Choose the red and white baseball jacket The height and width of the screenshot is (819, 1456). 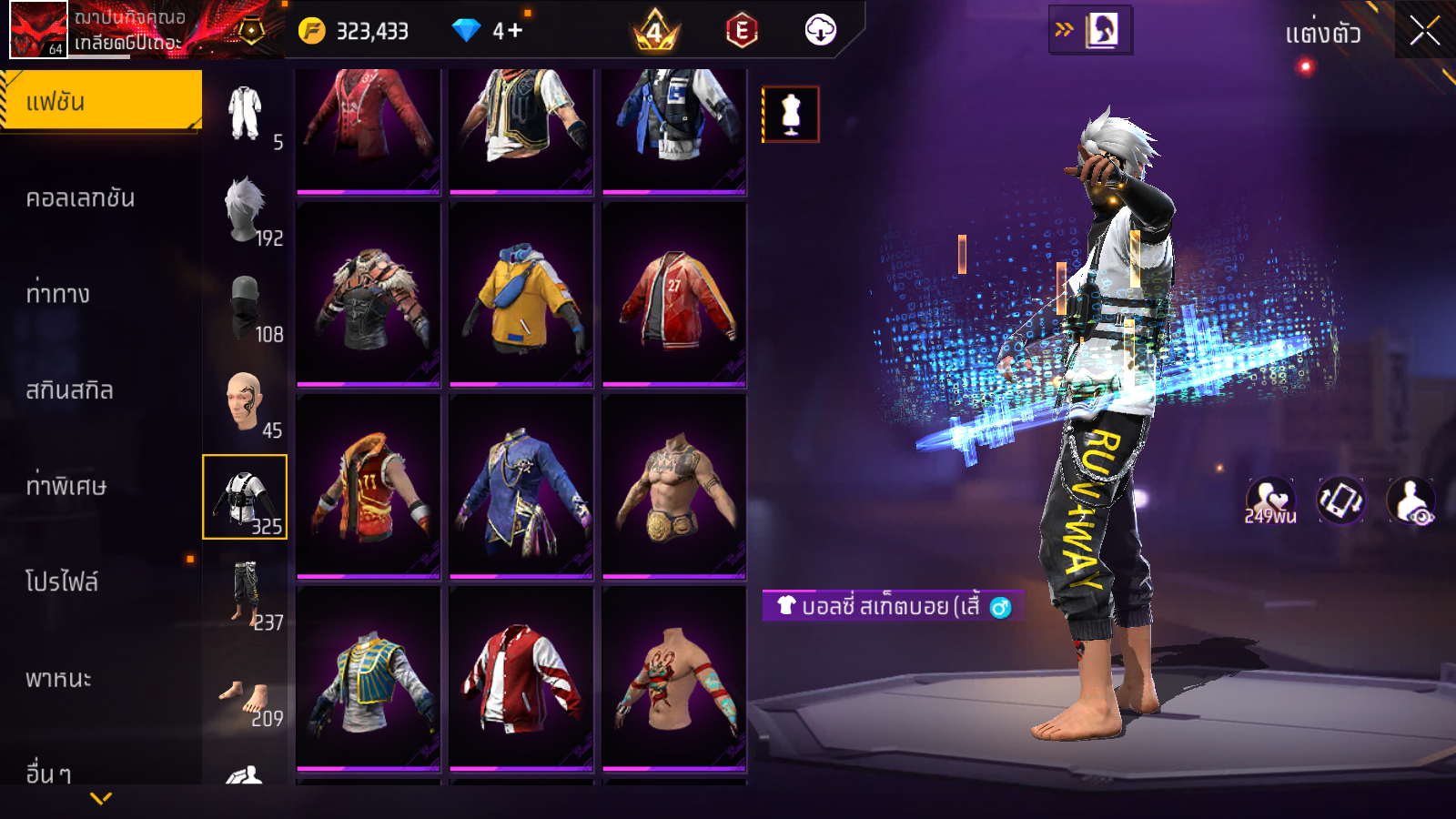[521, 678]
